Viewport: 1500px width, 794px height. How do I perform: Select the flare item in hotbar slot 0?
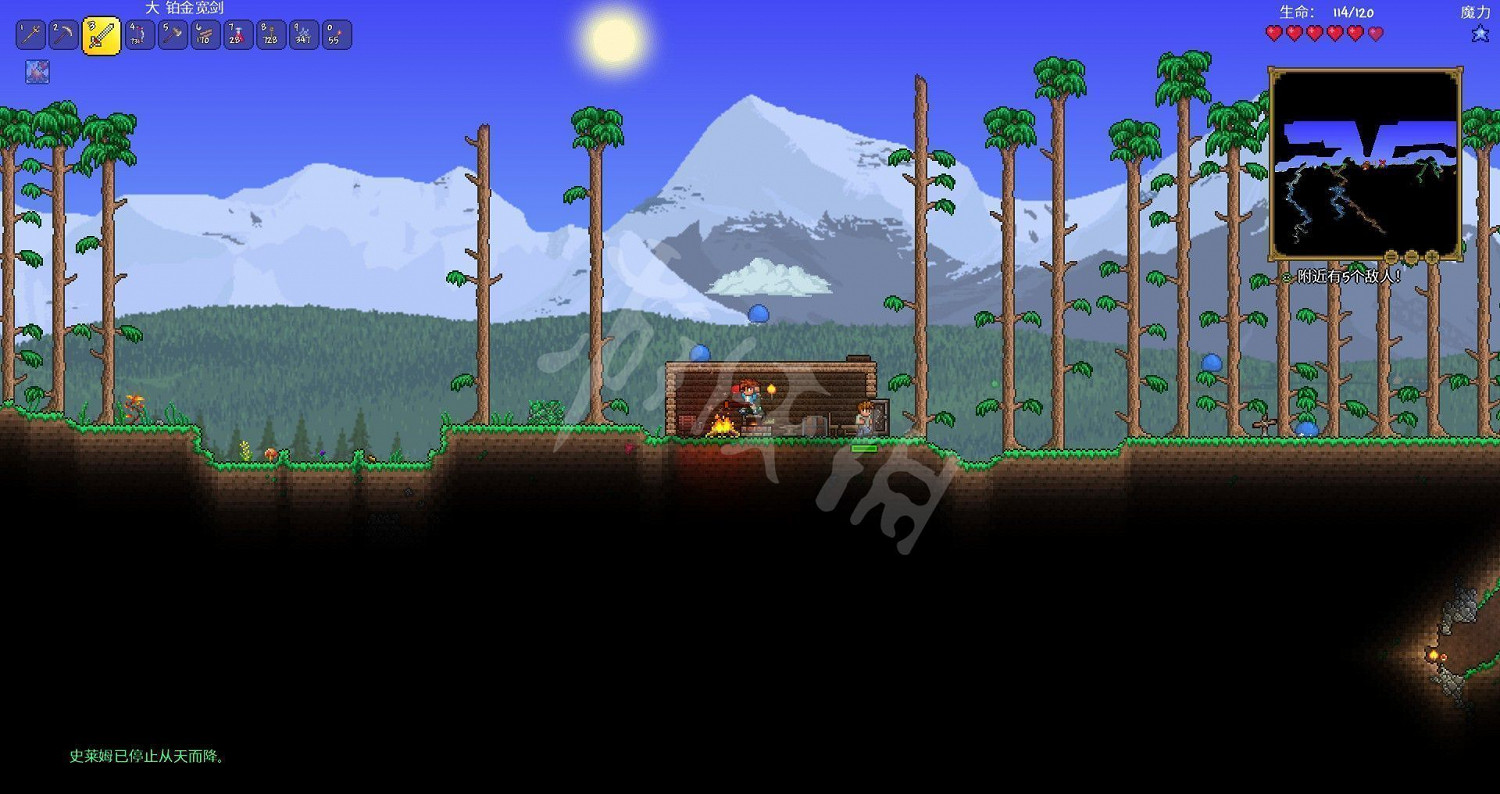point(336,34)
